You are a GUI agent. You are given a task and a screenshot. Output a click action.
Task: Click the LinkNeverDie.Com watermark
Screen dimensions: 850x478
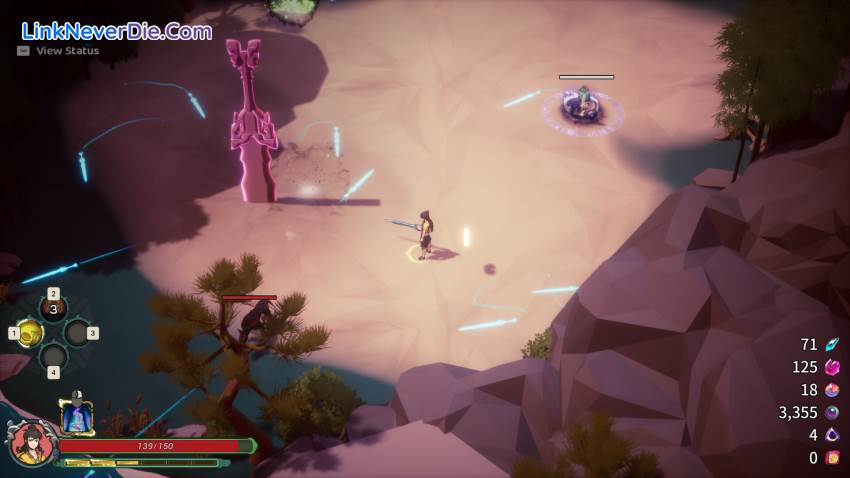click(116, 30)
